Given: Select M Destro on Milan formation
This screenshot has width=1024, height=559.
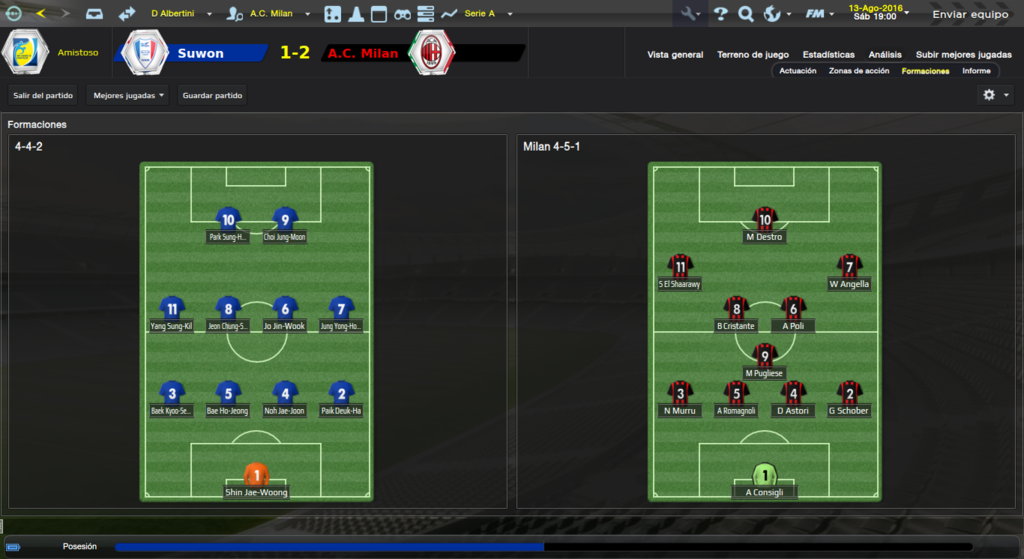Looking at the screenshot, I should tap(765, 226).
